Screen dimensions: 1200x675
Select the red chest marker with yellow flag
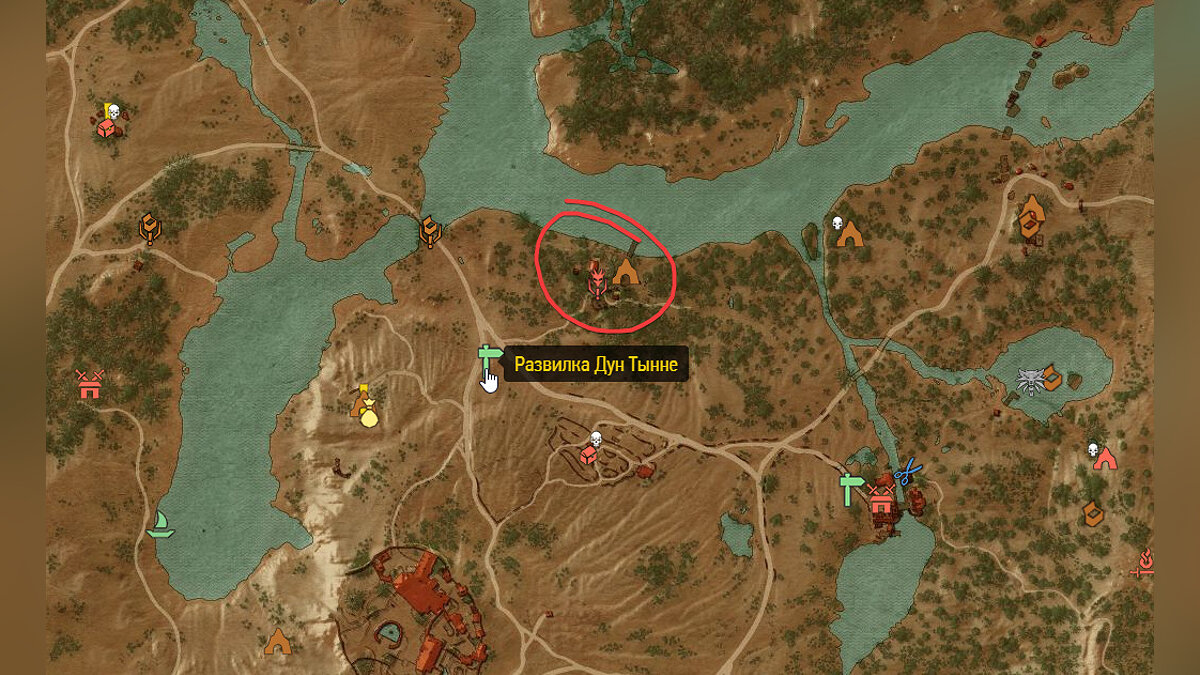[x=107, y=126]
